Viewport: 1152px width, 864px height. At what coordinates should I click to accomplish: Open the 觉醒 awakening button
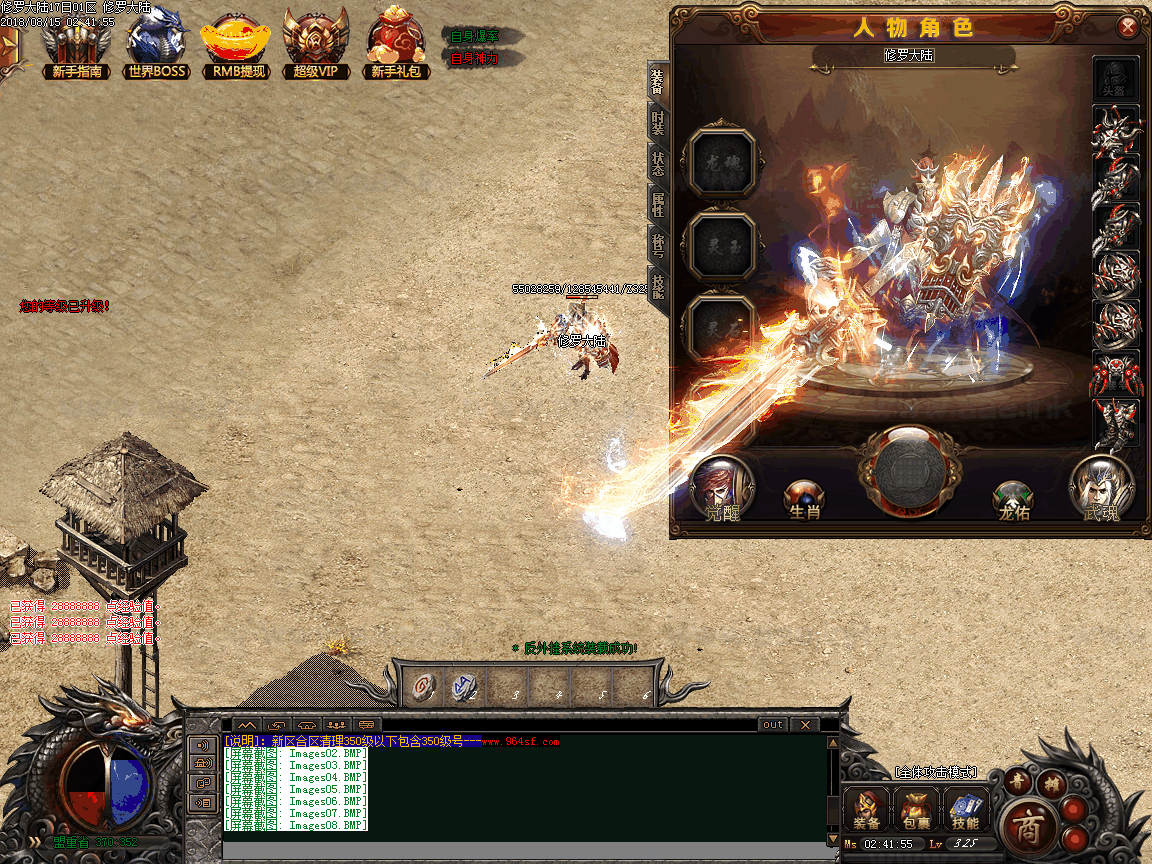coord(722,488)
